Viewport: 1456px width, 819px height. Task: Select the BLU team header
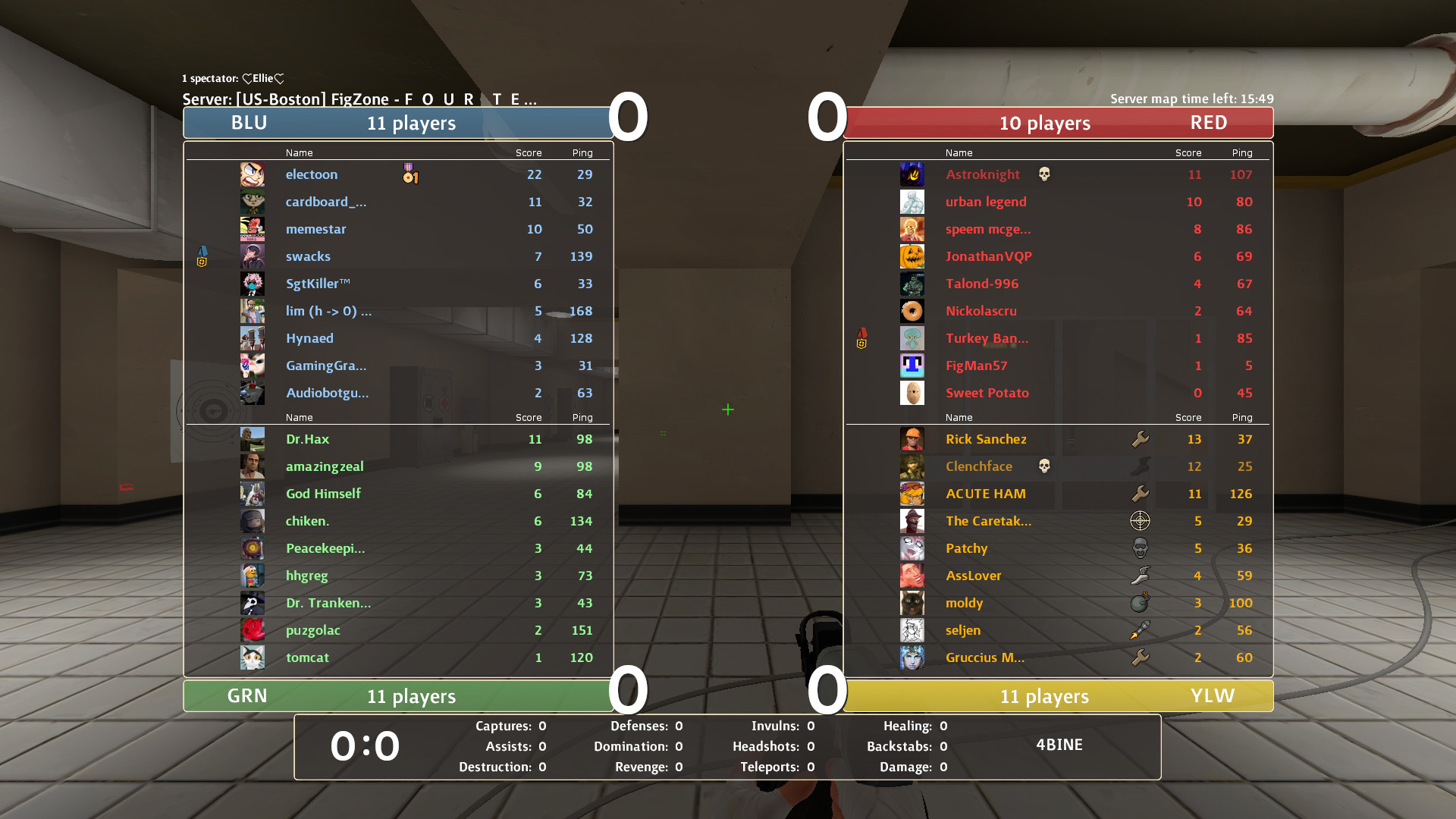(x=398, y=122)
